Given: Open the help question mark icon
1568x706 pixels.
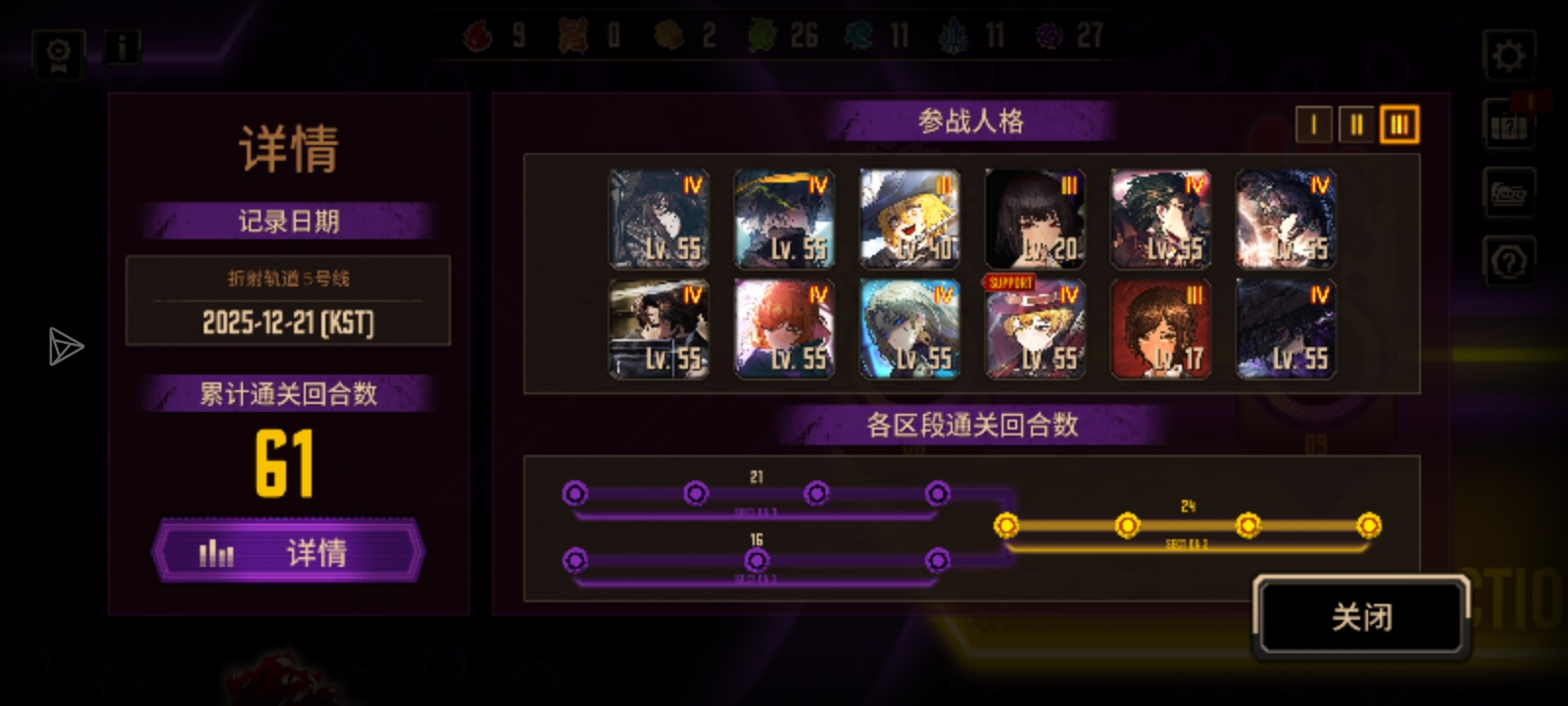Looking at the screenshot, I should point(1508,262).
